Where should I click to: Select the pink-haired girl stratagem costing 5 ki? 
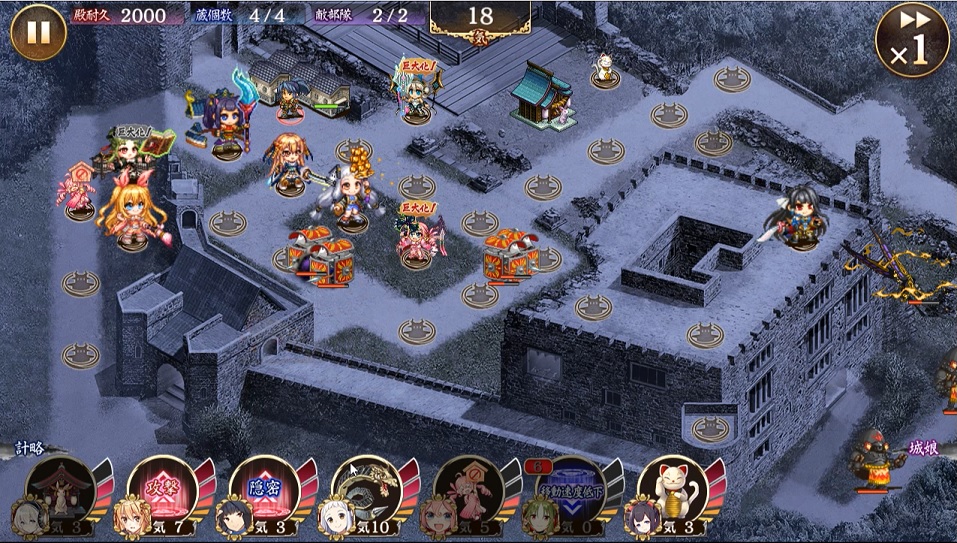(x=470, y=490)
